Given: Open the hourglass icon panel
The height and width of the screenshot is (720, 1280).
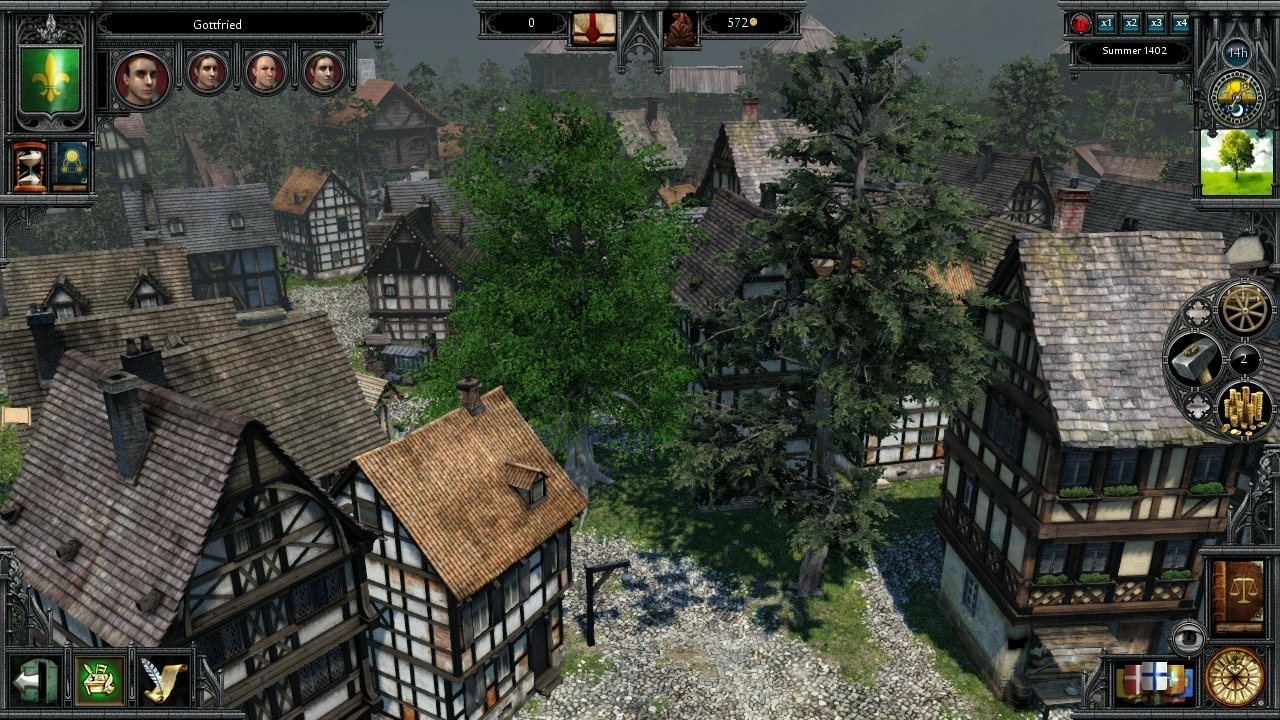Looking at the screenshot, I should [29, 166].
